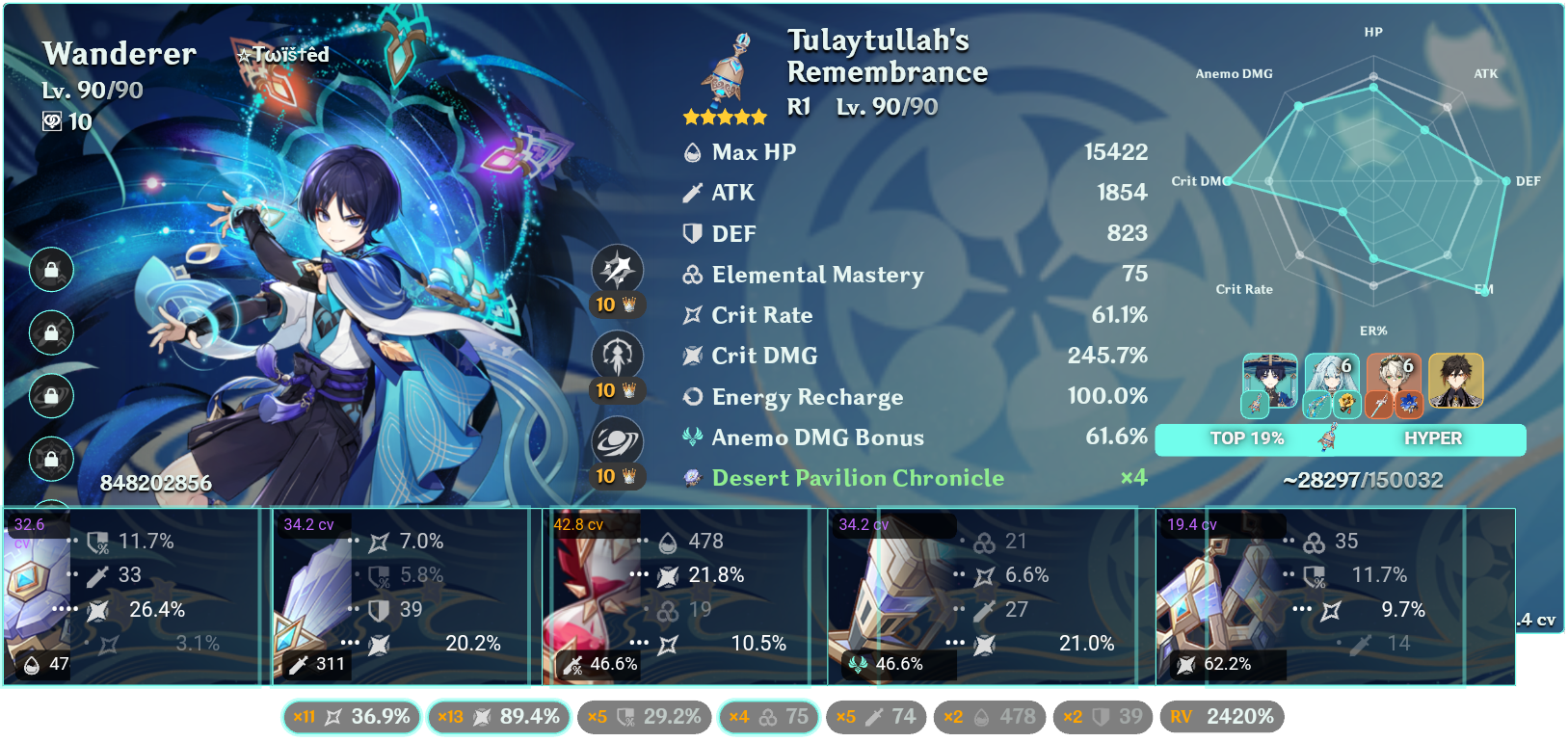Click UID 848202856
This screenshot has width=1568, height=742.
click(154, 484)
